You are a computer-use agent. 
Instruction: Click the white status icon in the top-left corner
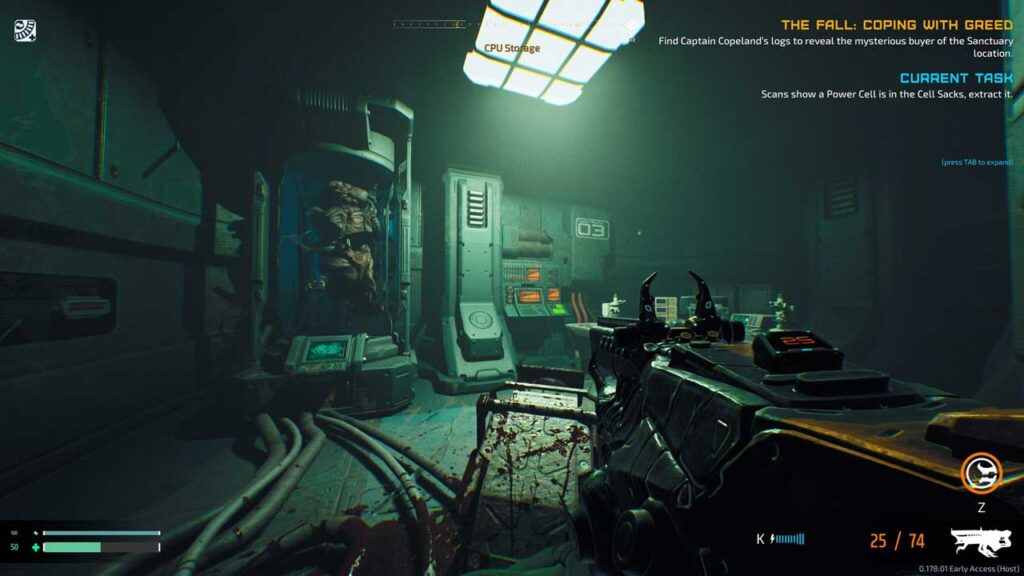pyautogui.click(x=25, y=31)
